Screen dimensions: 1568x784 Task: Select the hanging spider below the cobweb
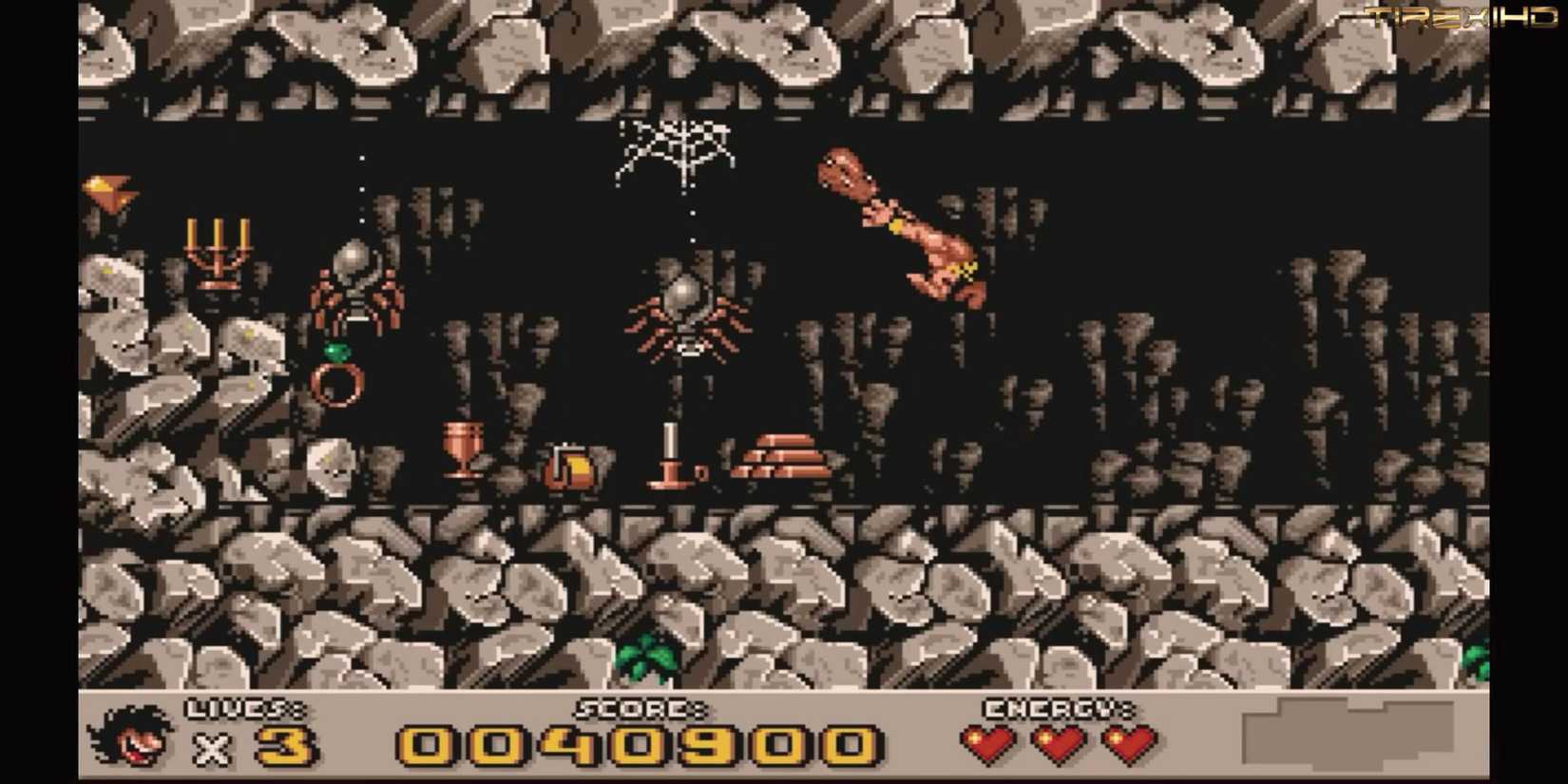686,314
